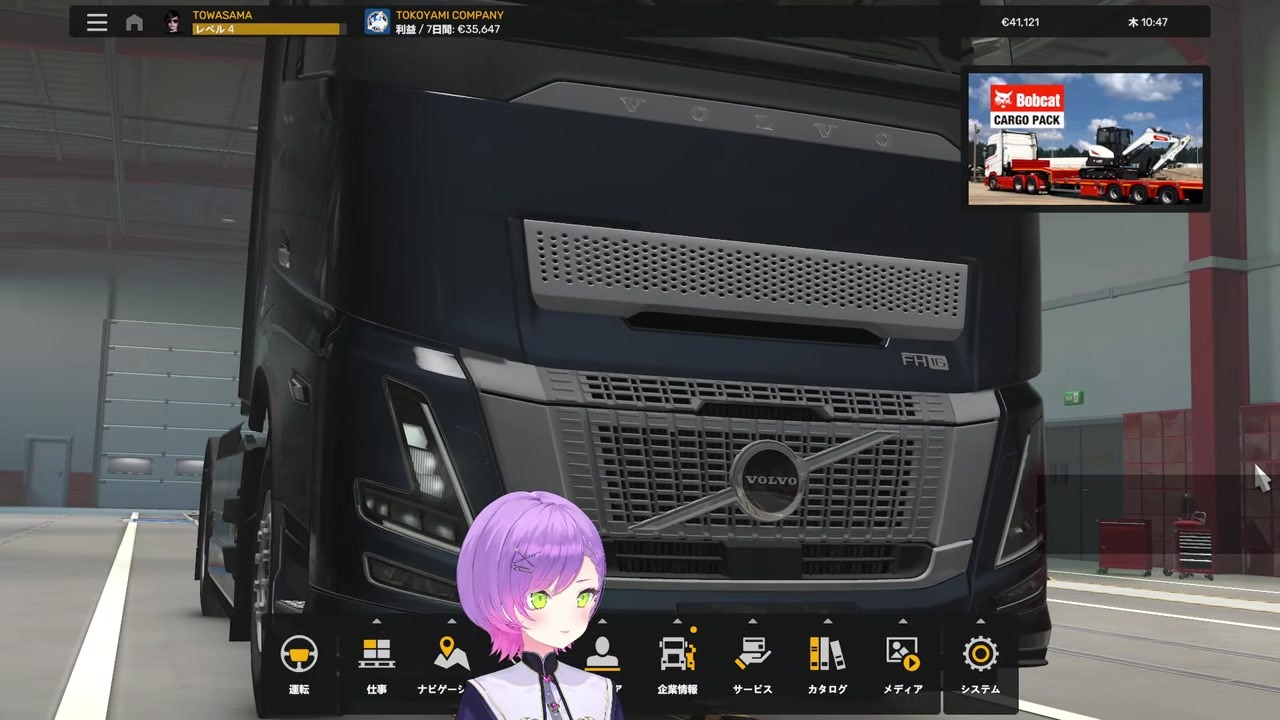Open the ナビゲーション map icon

pos(451,654)
